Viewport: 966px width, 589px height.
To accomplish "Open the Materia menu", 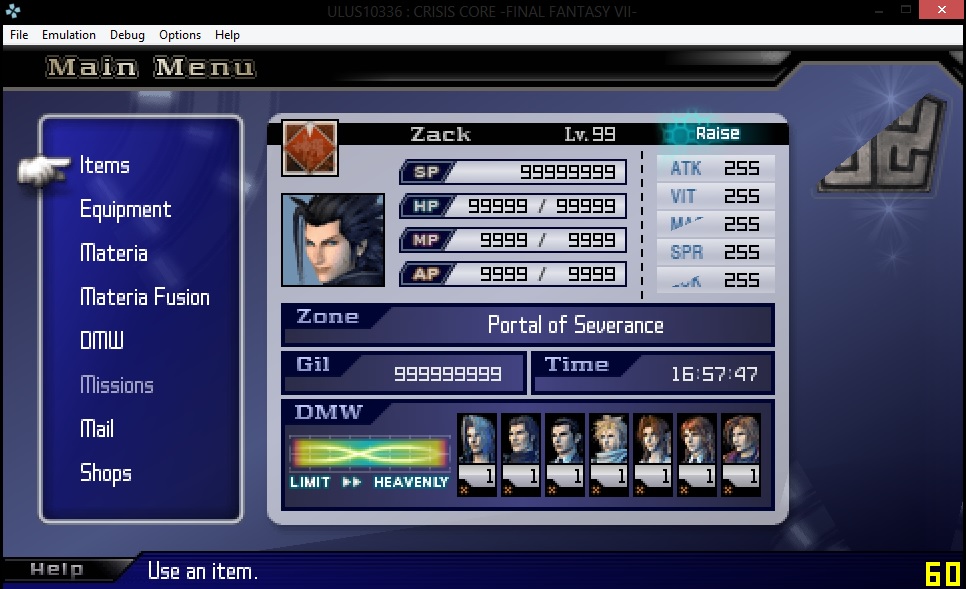I will 114,254.
